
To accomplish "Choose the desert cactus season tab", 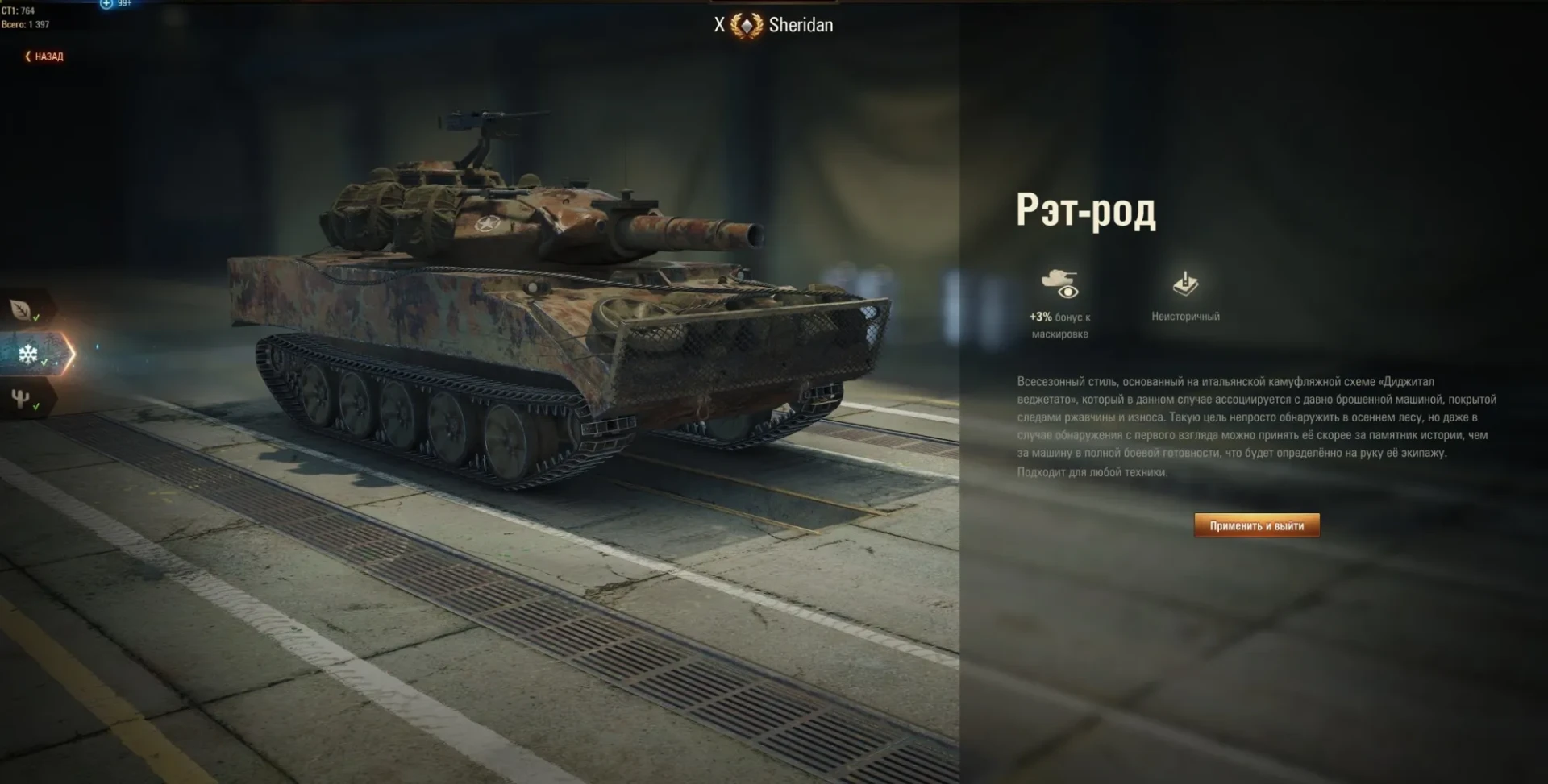I will [22, 398].
